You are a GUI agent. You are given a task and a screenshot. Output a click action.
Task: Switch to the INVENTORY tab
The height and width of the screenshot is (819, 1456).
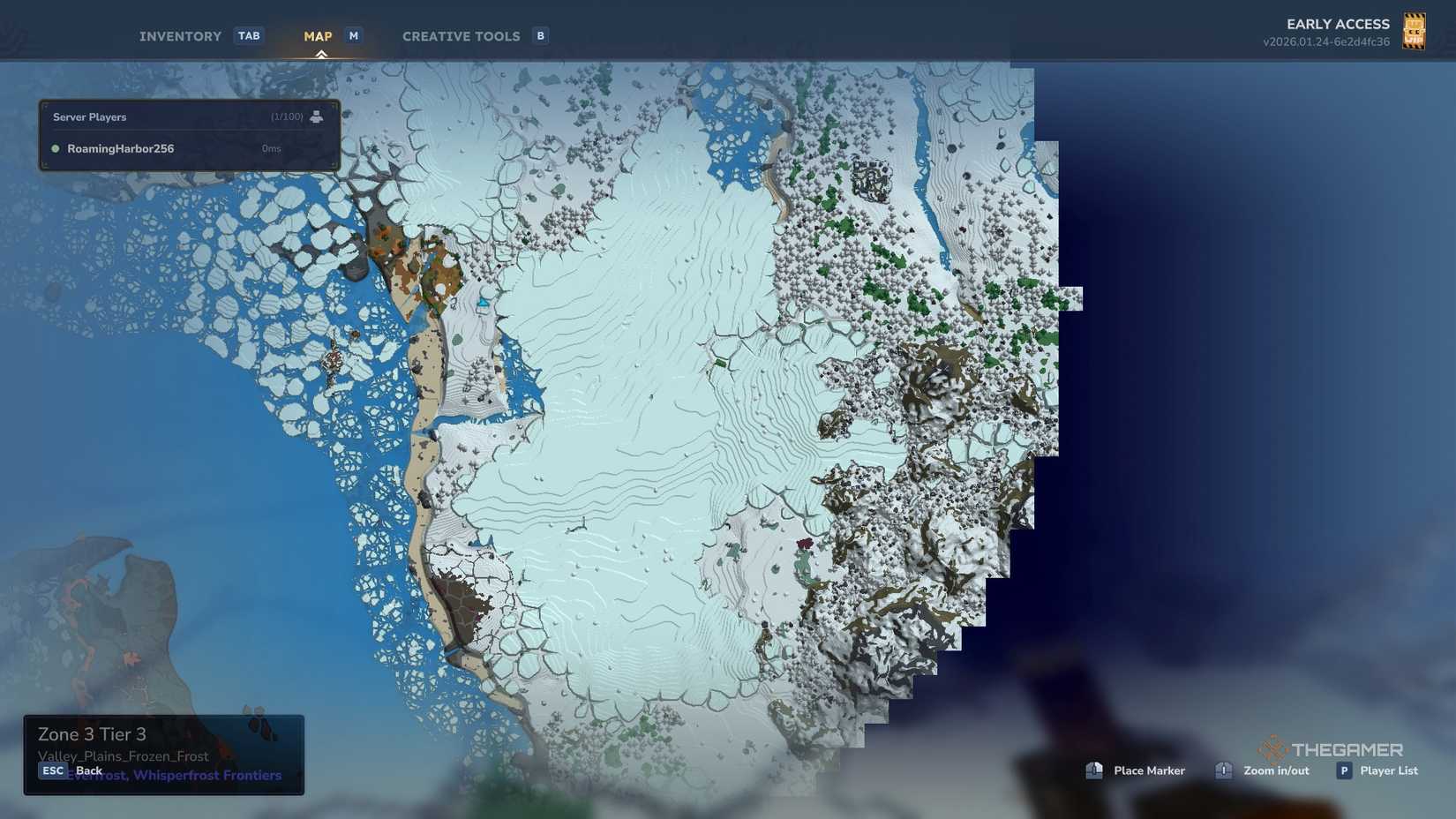click(x=180, y=35)
